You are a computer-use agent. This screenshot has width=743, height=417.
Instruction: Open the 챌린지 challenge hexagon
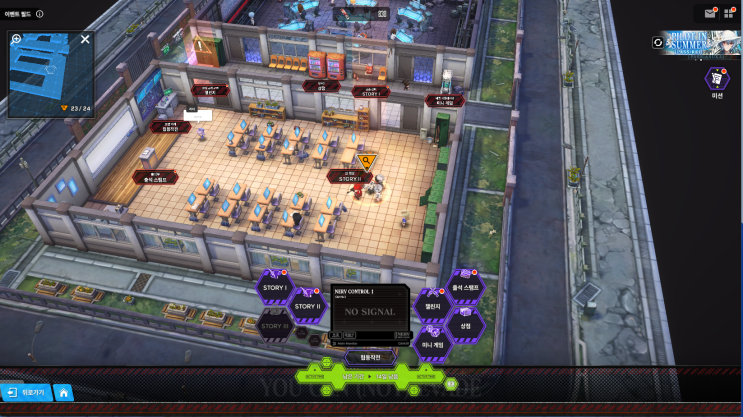433,306
